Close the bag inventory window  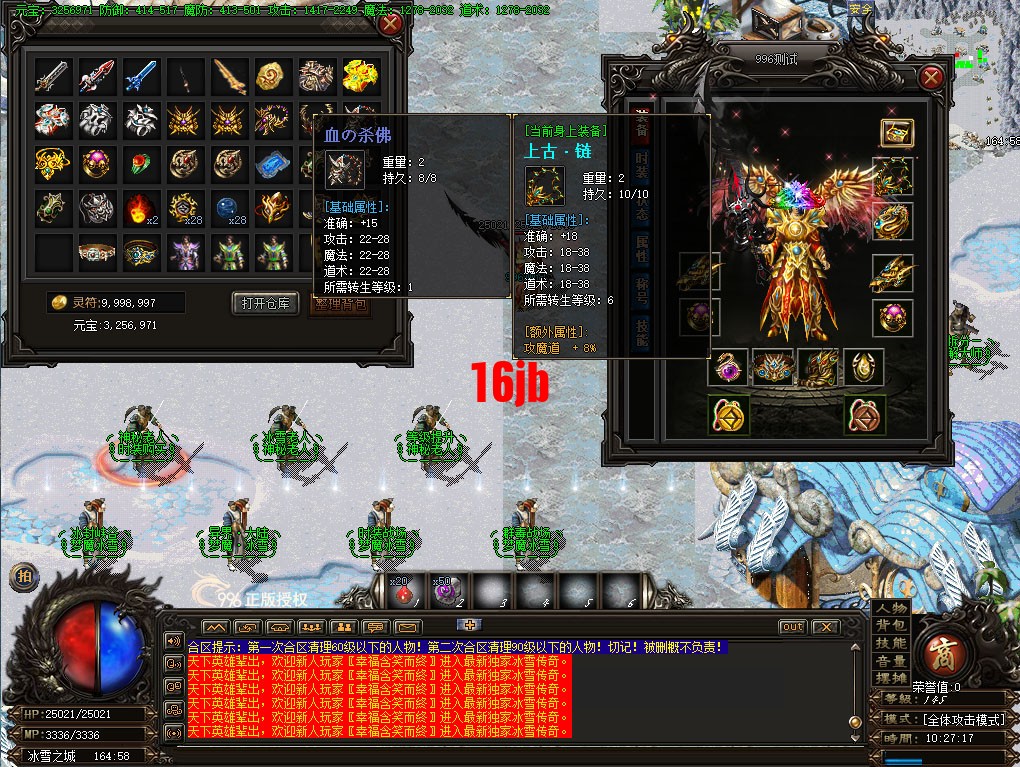coord(390,25)
